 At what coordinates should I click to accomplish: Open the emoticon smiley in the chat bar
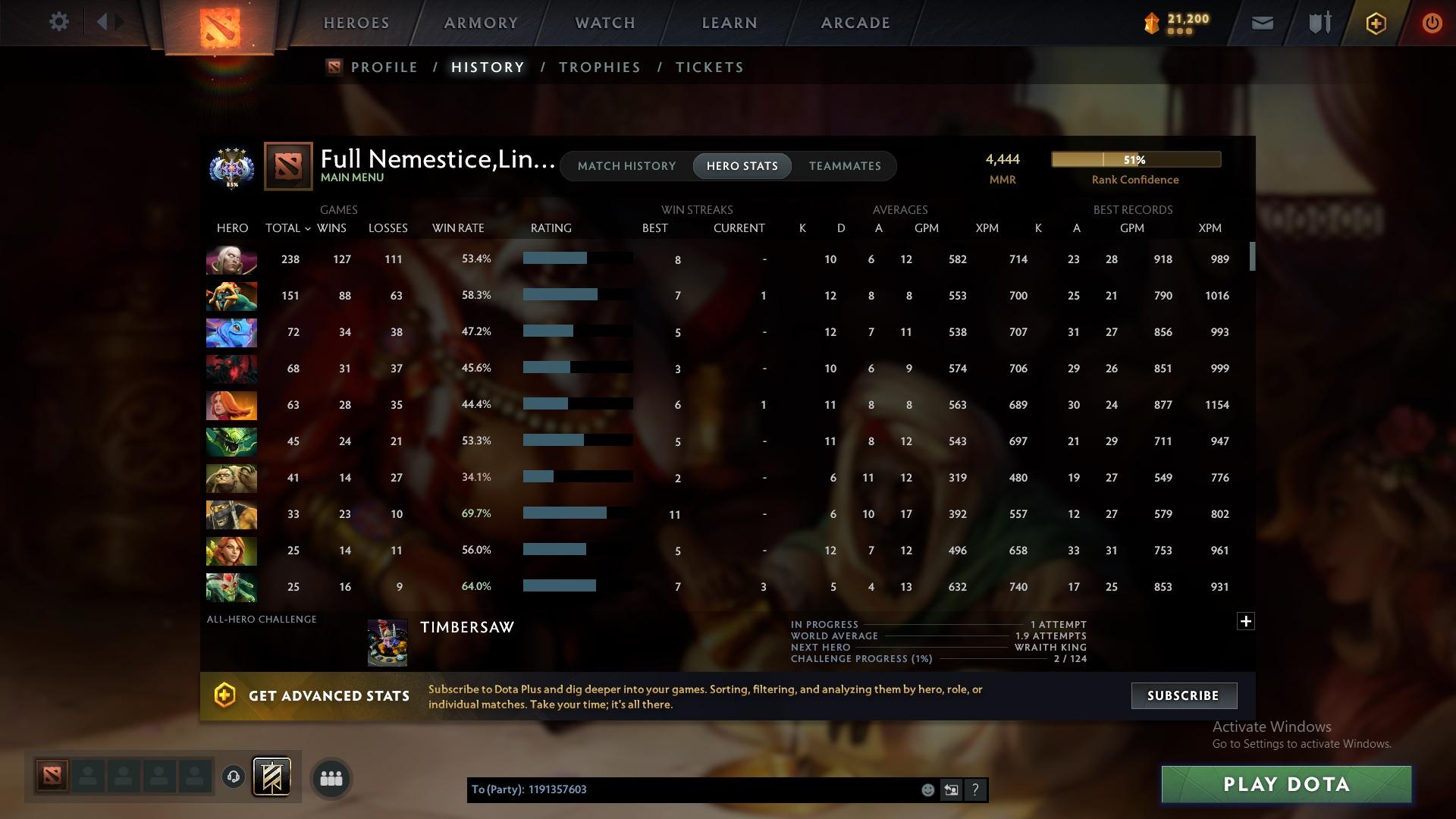927,789
